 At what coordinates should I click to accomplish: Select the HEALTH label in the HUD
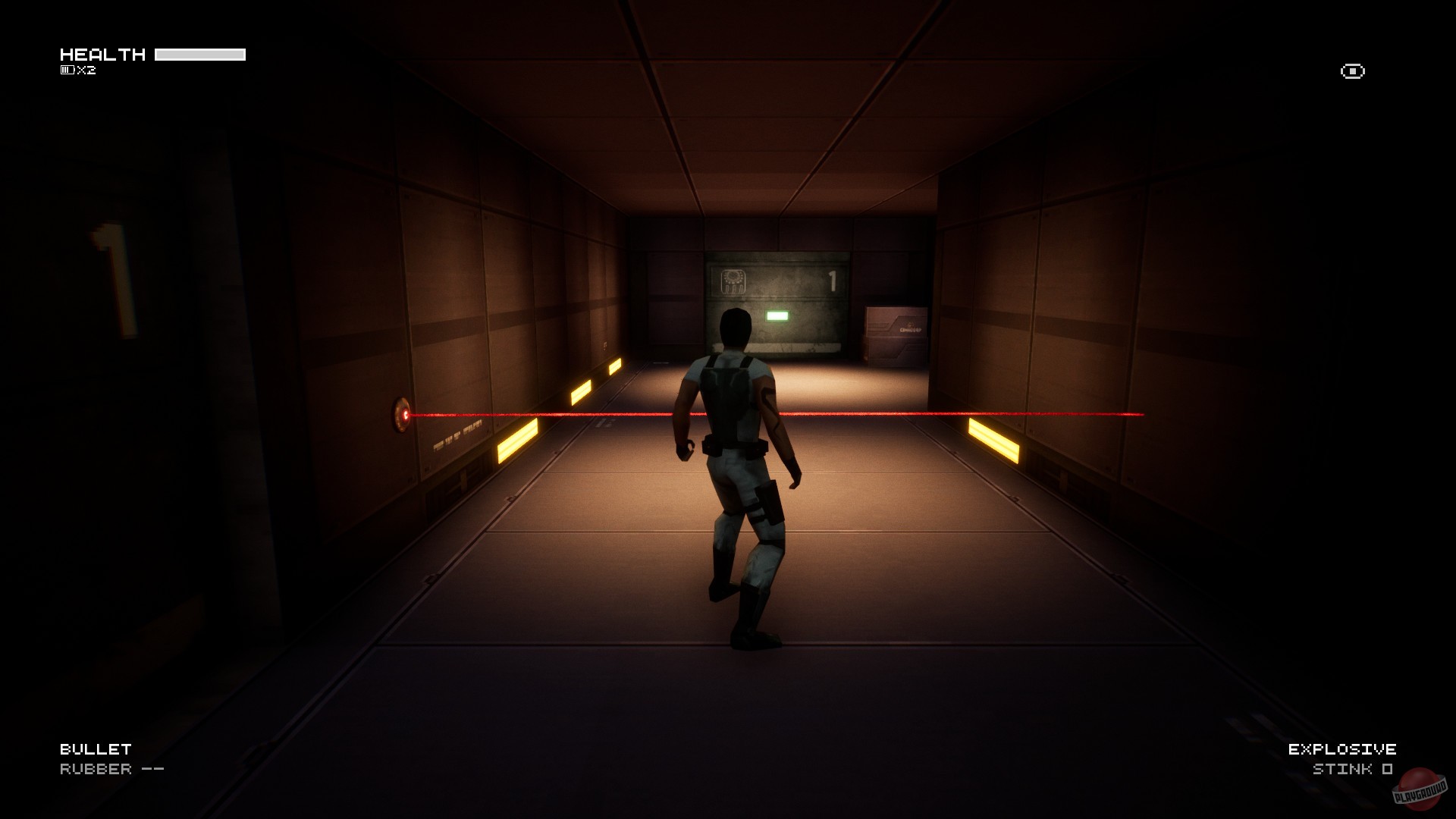104,54
